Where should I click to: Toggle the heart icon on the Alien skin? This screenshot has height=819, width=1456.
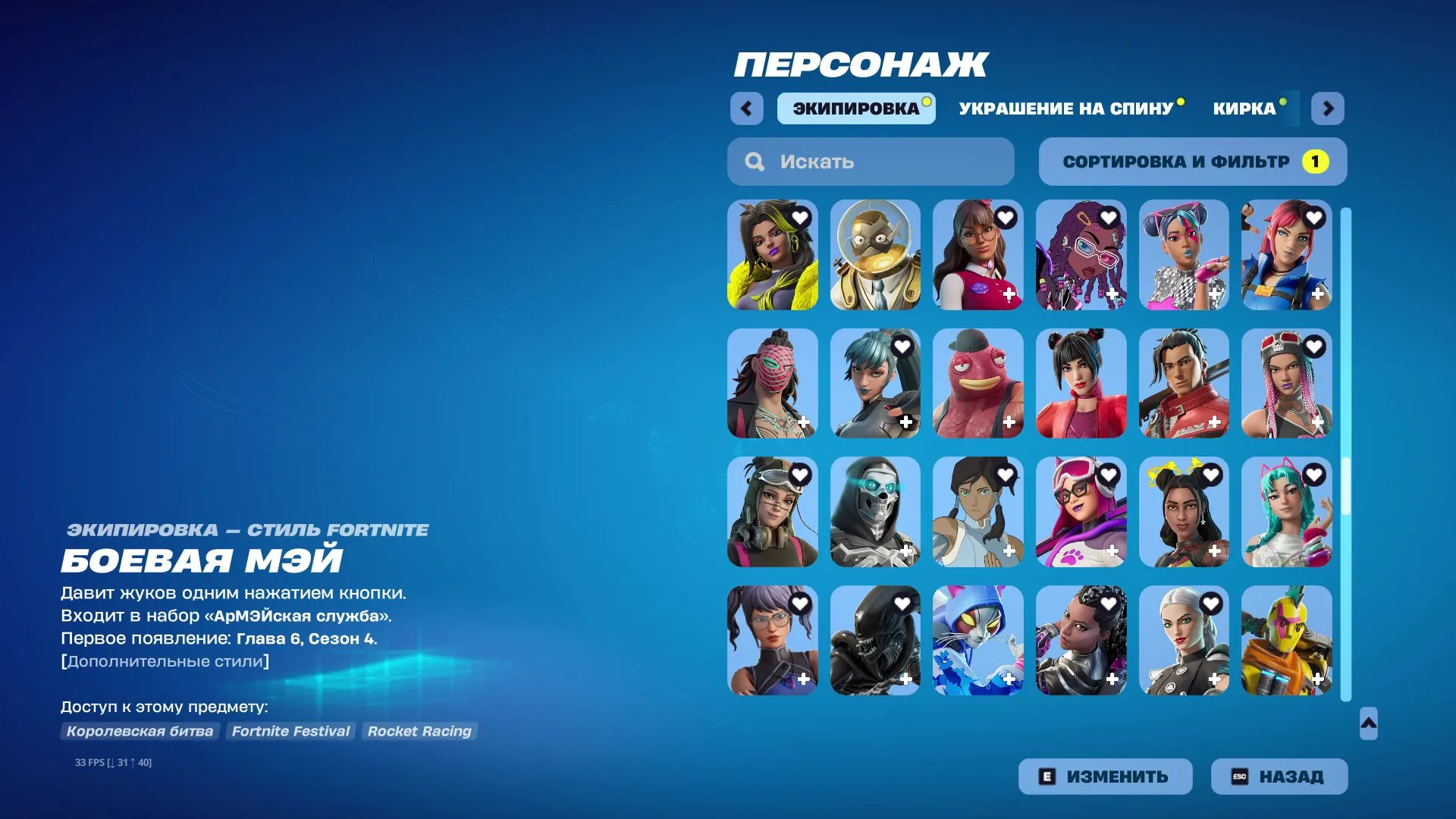[x=902, y=604]
